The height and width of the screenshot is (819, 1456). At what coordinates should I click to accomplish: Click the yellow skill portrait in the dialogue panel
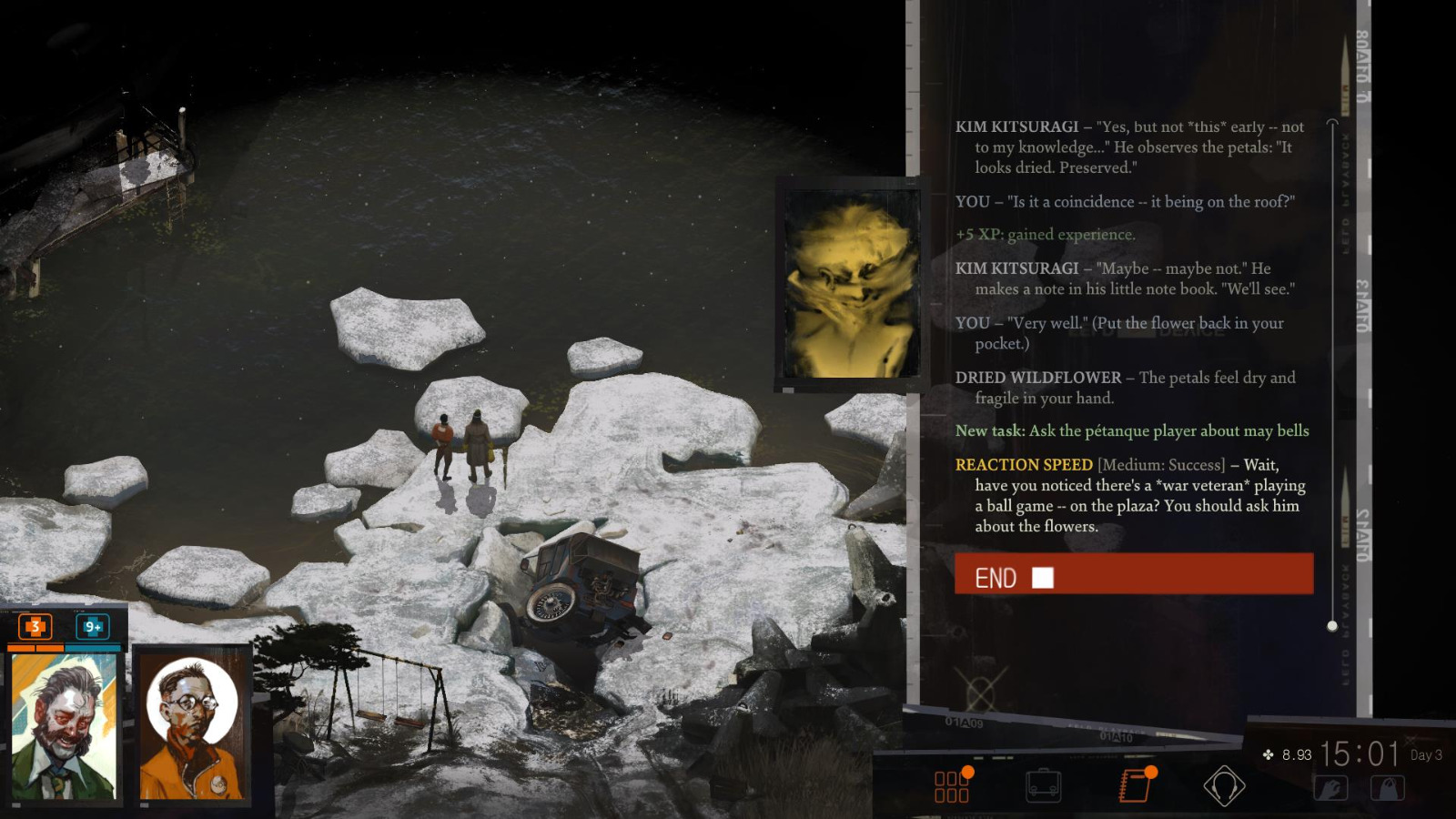click(848, 280)
